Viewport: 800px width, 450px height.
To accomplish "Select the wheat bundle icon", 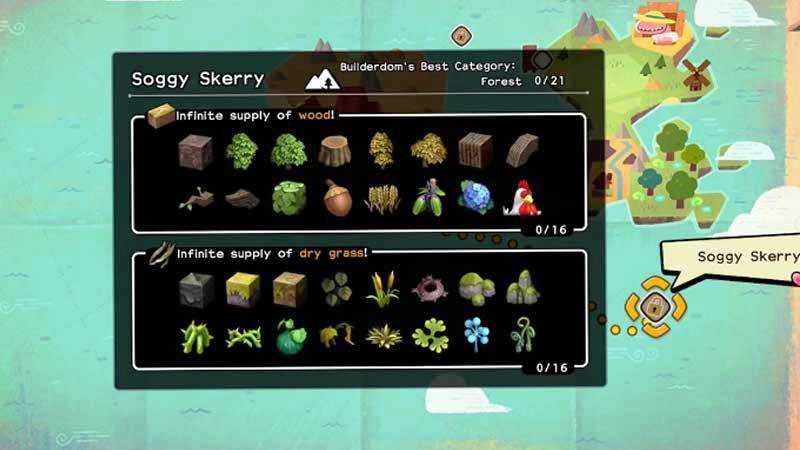I will (x=382, y=198).
